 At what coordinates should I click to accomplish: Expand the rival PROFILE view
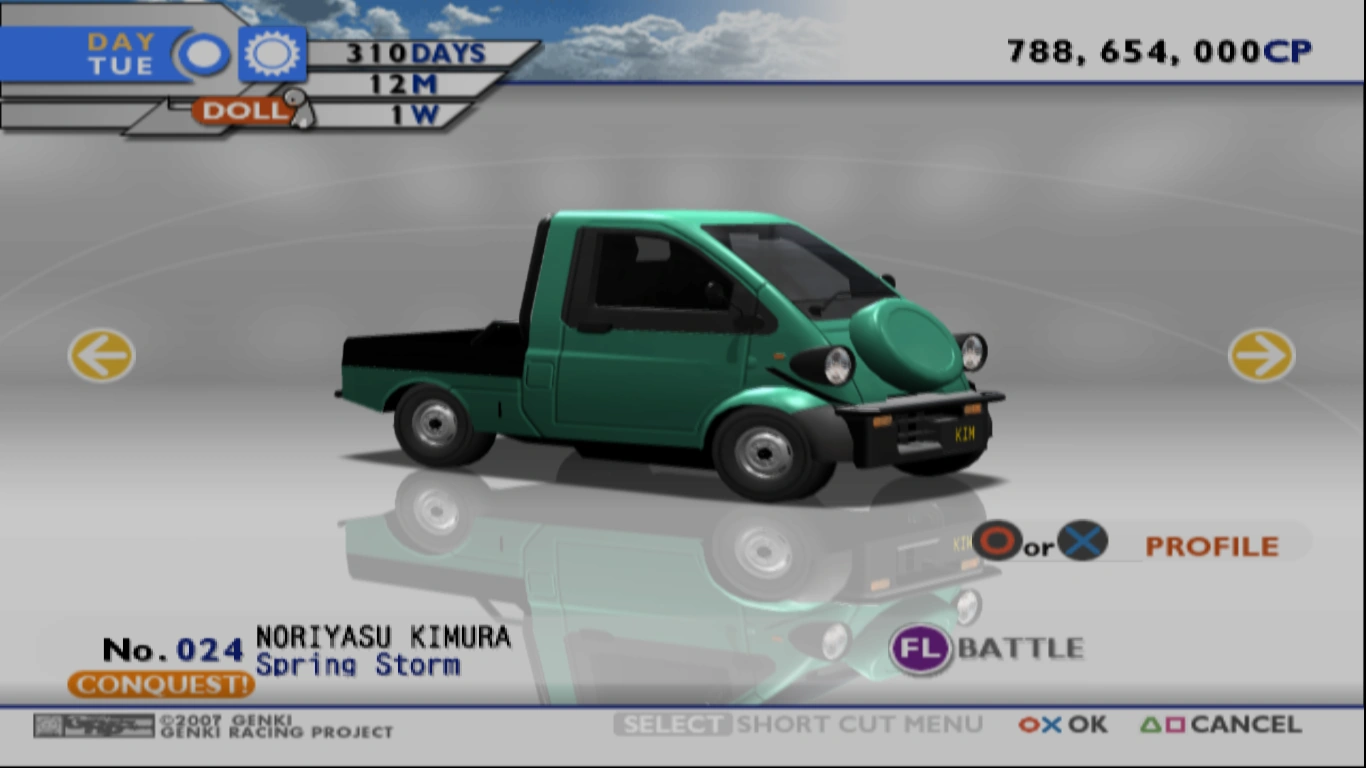pyautogui.click(x=1212, y=546)
